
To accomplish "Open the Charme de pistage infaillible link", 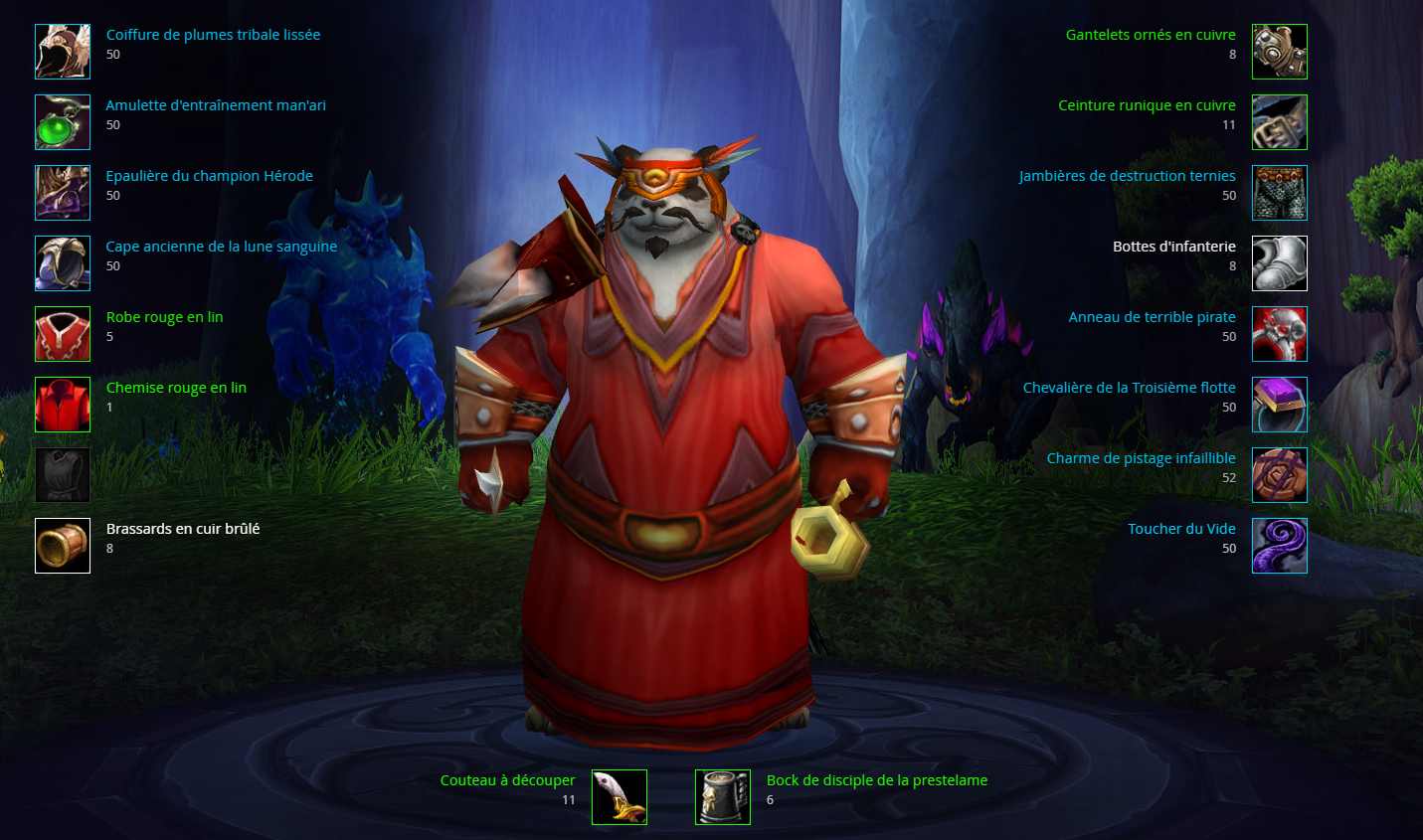I will [1141, 457].
